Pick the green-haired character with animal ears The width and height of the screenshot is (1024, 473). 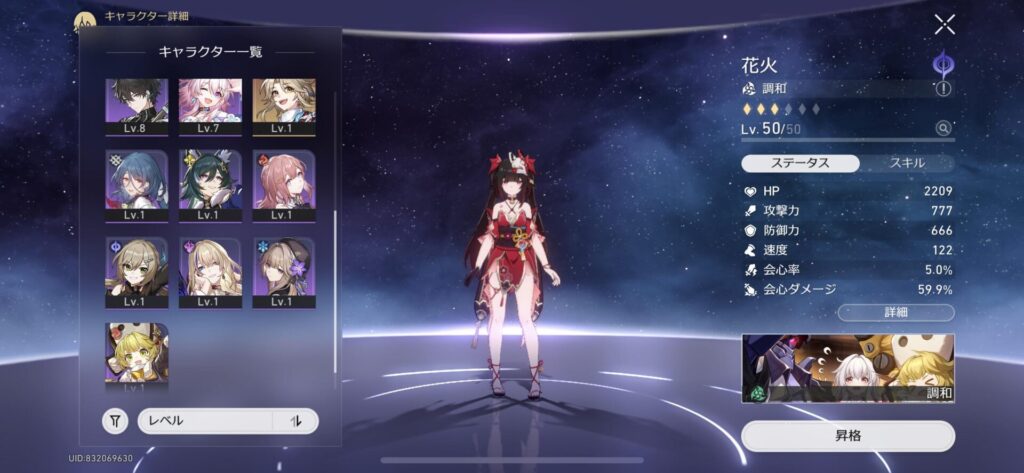pos(210,184)
